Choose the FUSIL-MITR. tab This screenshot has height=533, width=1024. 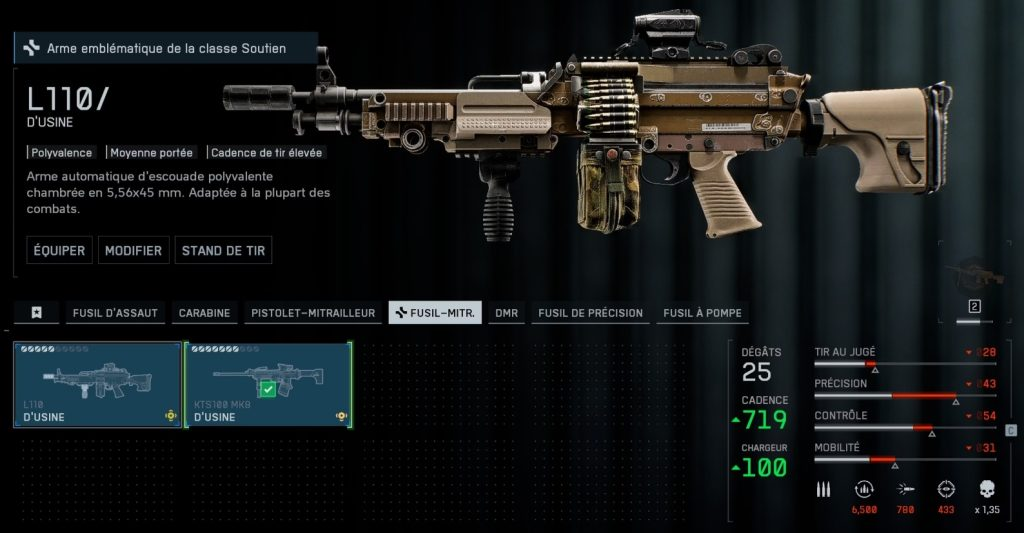pos(435,313)
